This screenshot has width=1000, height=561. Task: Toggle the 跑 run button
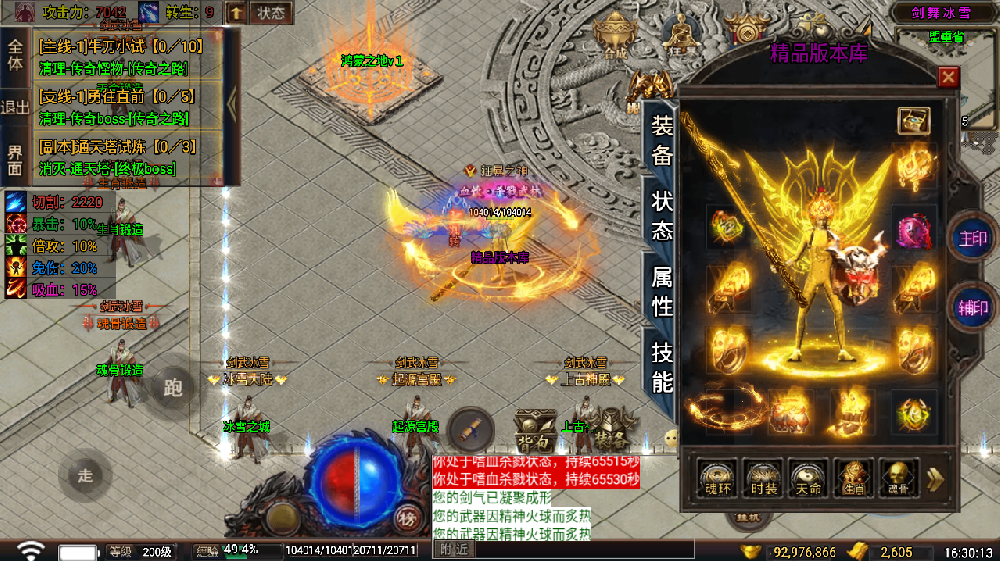173,388
